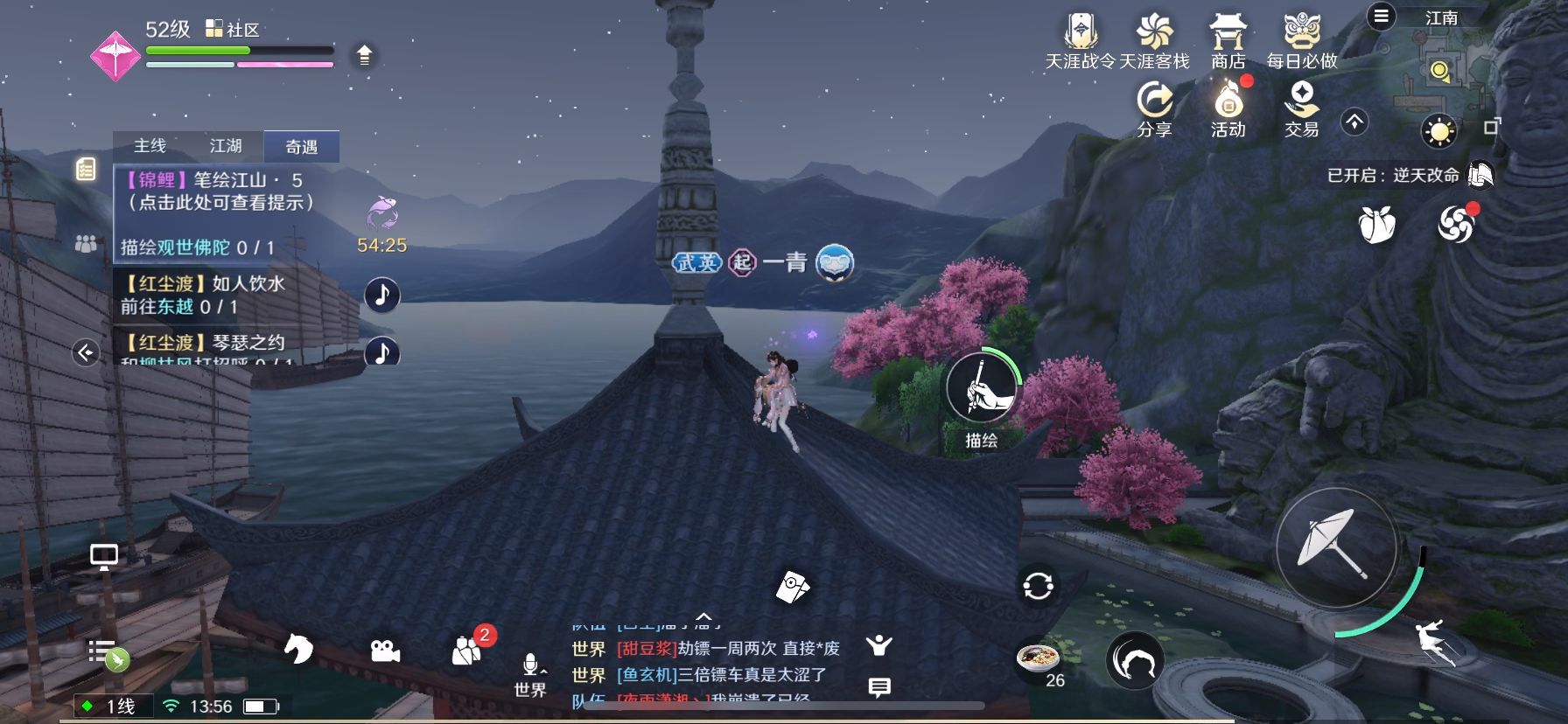The image size is (1568, 724).
Task: Open the 活动 activities panel with notification
Action: (1228, 101)
